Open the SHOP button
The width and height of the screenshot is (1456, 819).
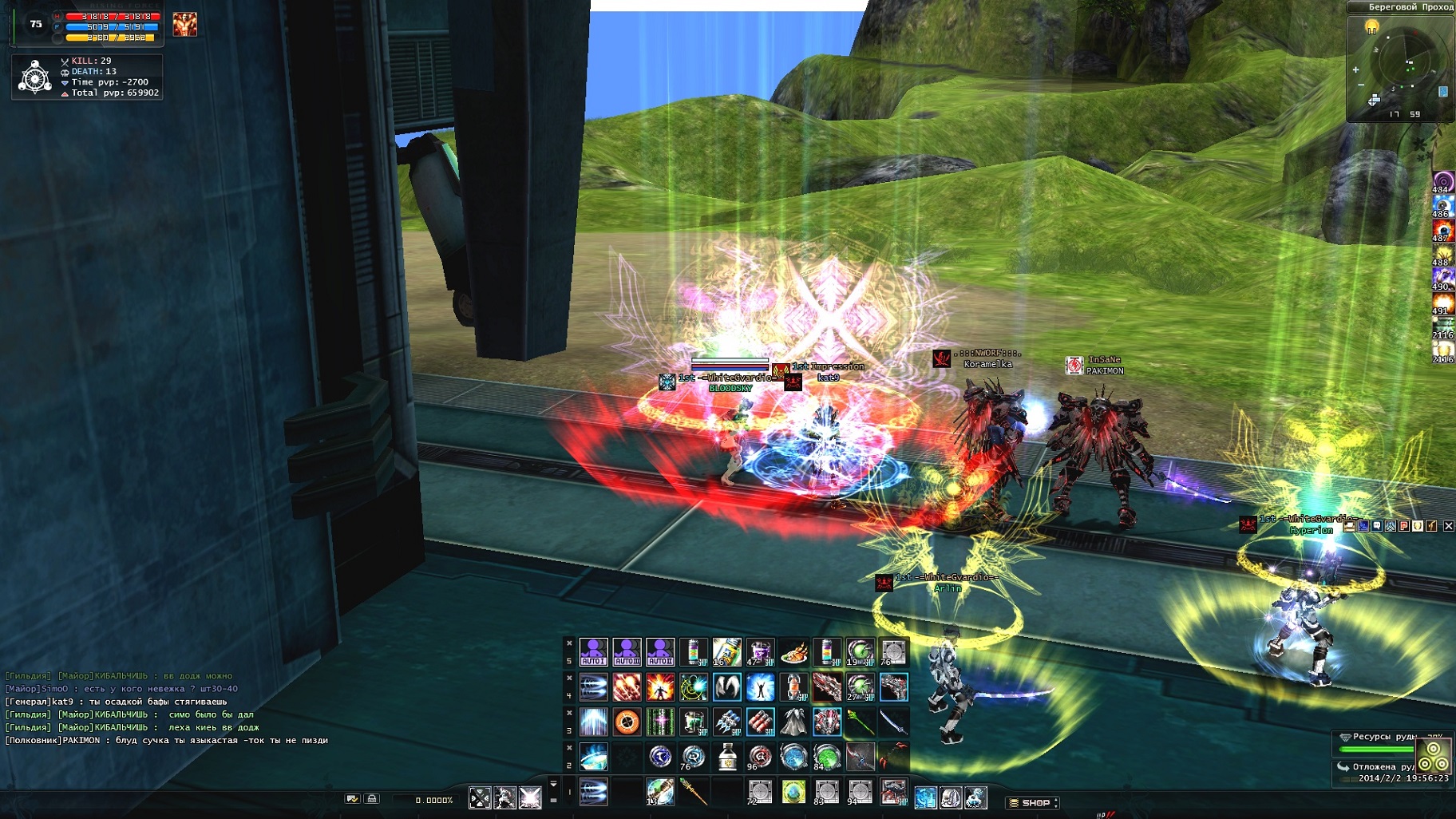(x=1034, y=802)
